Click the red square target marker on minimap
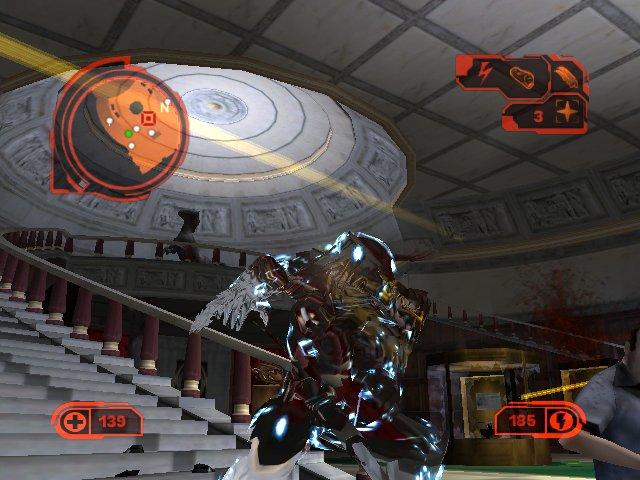This screenshot has height=480, width=640. 149,119
